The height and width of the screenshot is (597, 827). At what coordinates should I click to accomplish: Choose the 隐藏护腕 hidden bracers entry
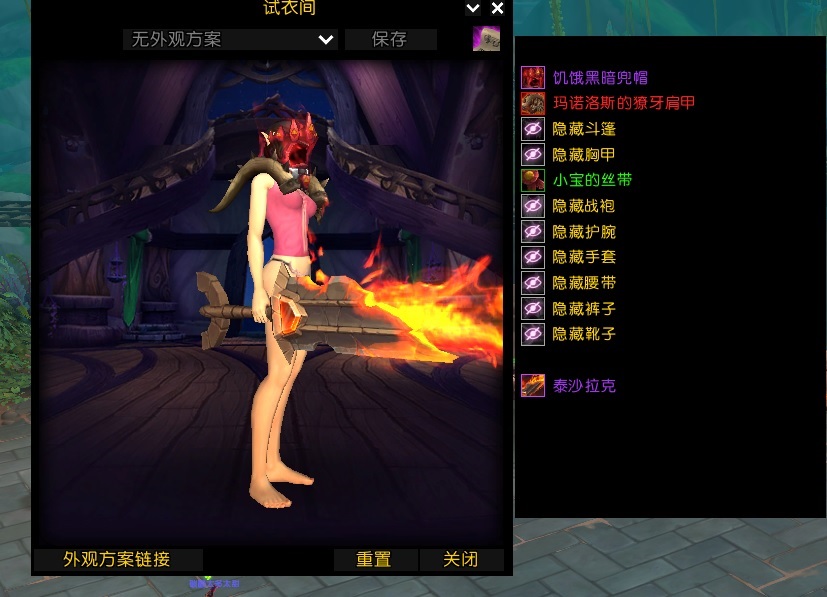click(x=584, y=232)
